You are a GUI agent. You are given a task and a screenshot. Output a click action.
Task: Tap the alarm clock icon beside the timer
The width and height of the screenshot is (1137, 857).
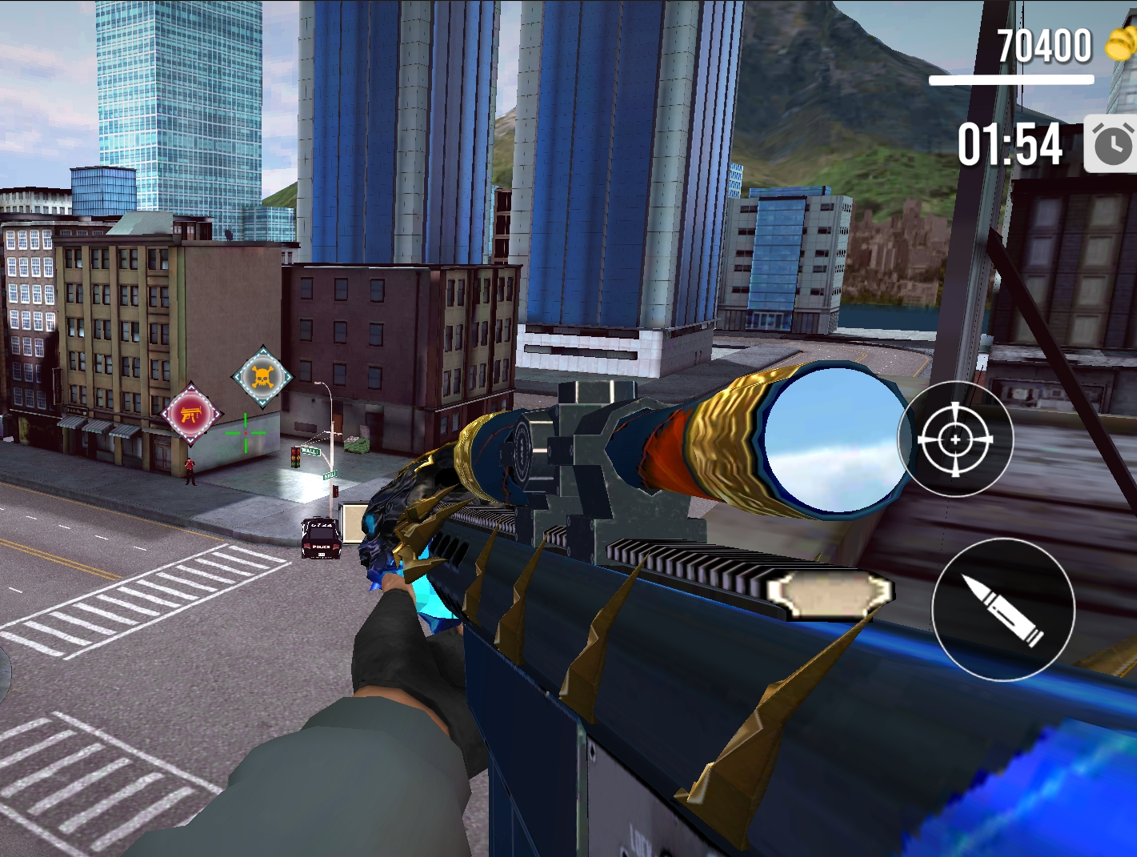coord(1111,145)
